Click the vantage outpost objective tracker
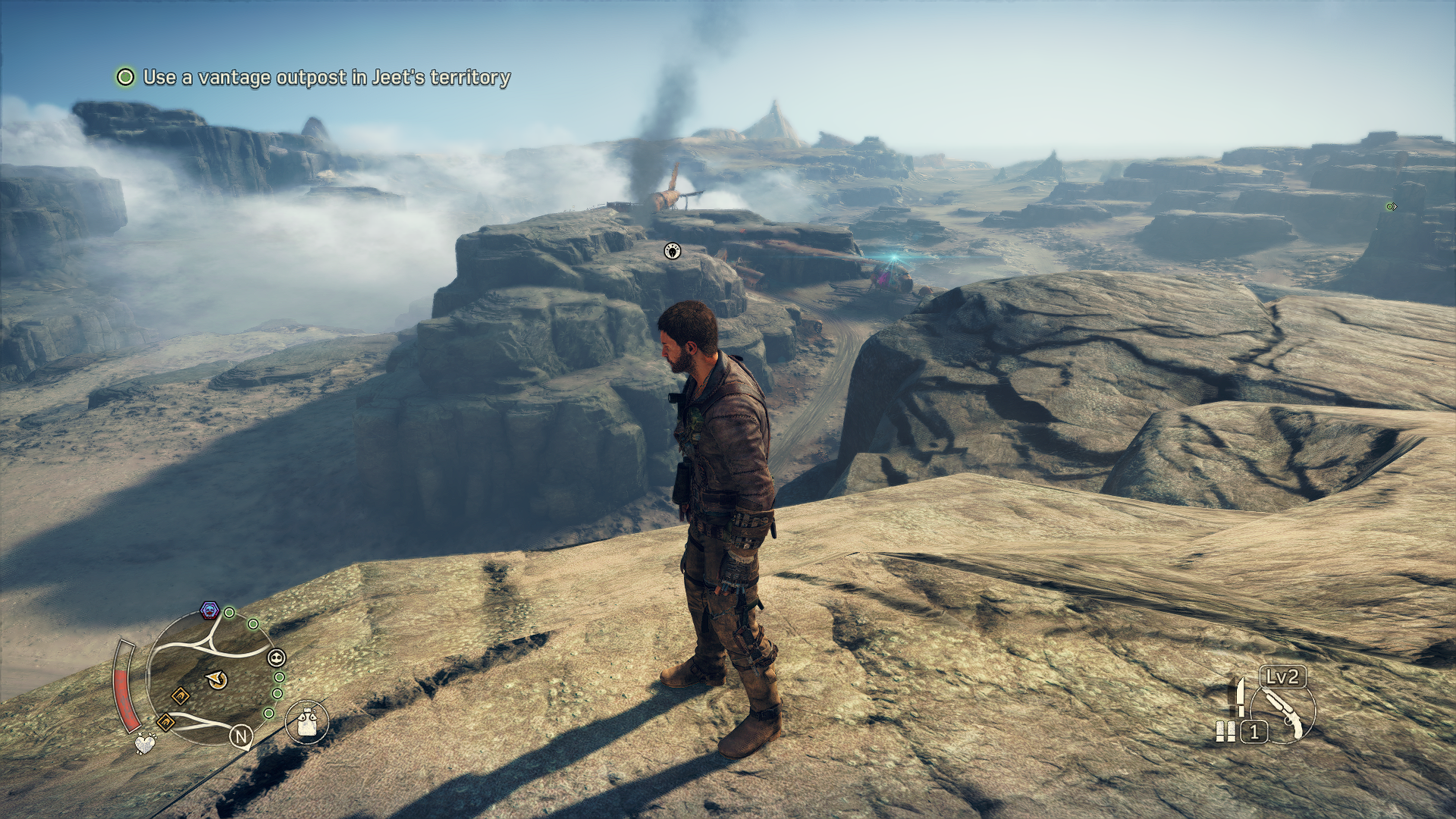The image size is (1456, 819). [x=314, y=77]
